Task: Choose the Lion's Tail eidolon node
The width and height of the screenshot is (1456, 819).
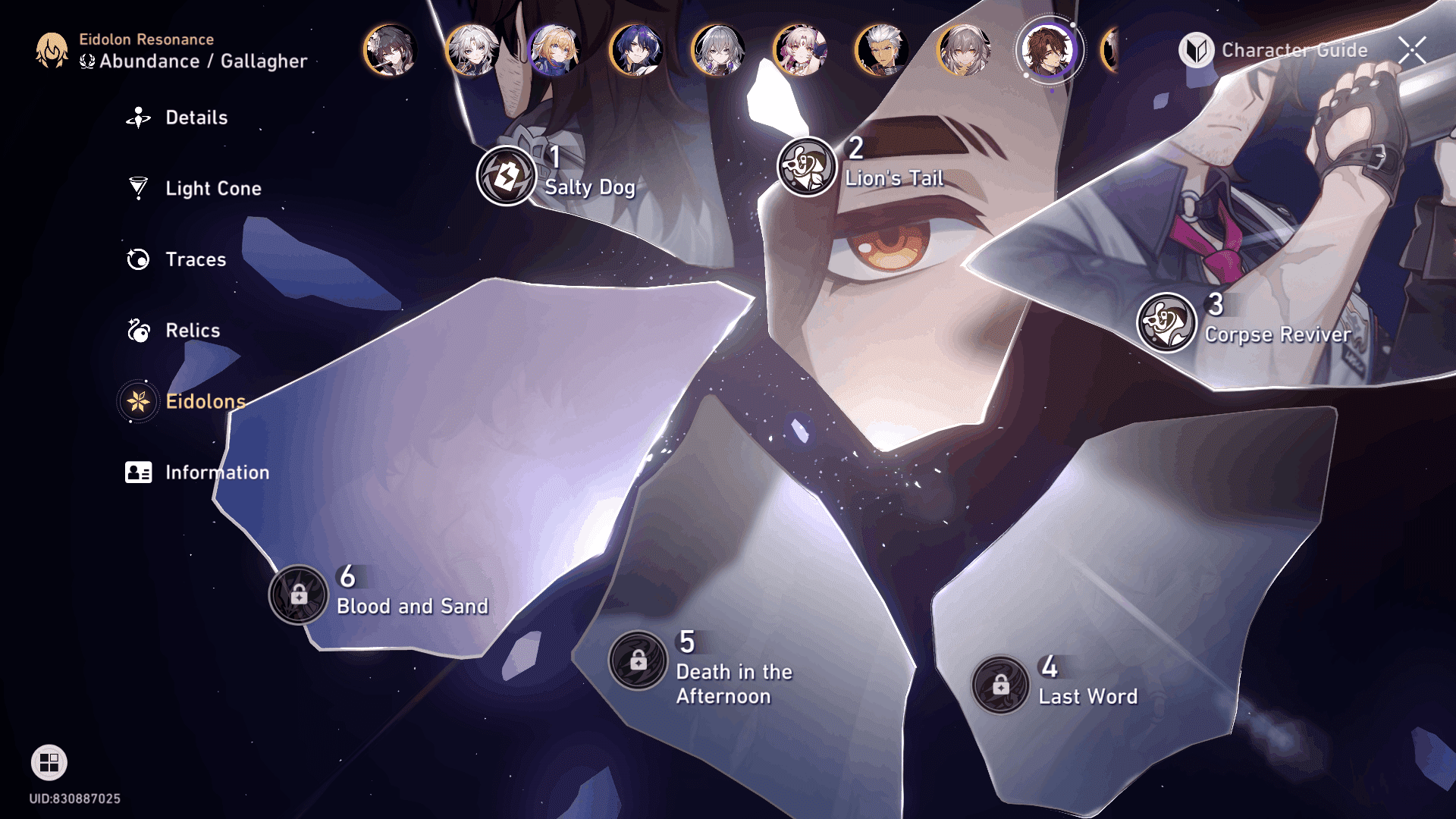Action: pyautogui.click(x=806, y=167)
